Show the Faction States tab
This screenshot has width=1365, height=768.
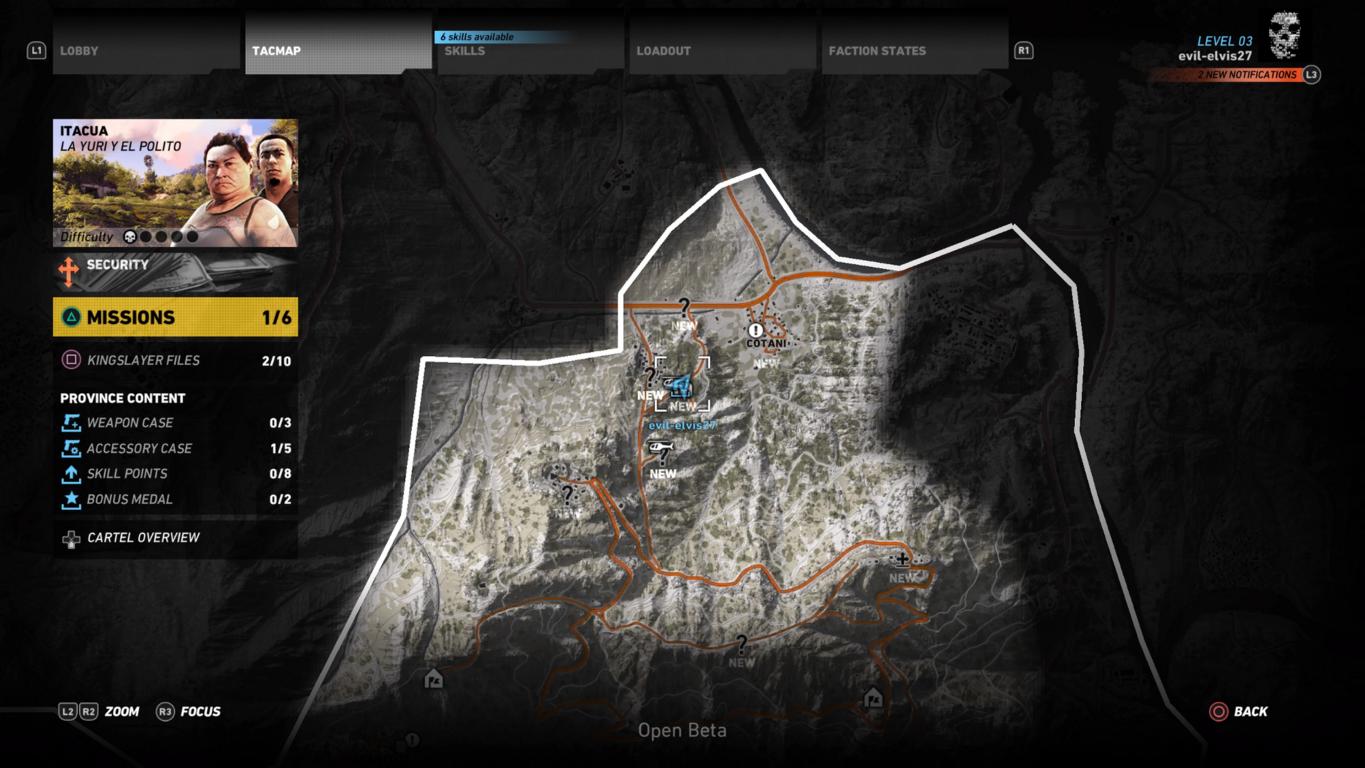pos(914,50)
